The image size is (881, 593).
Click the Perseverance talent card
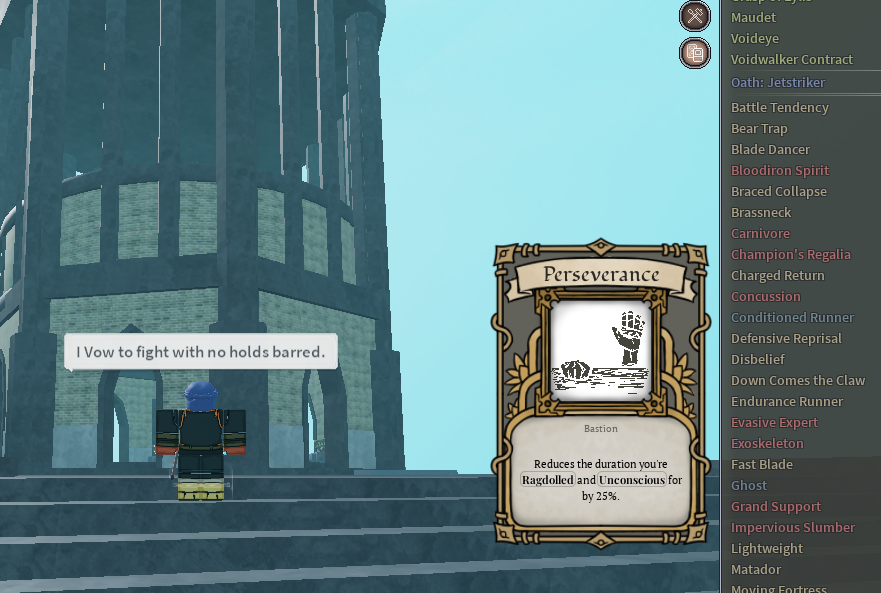601,395
